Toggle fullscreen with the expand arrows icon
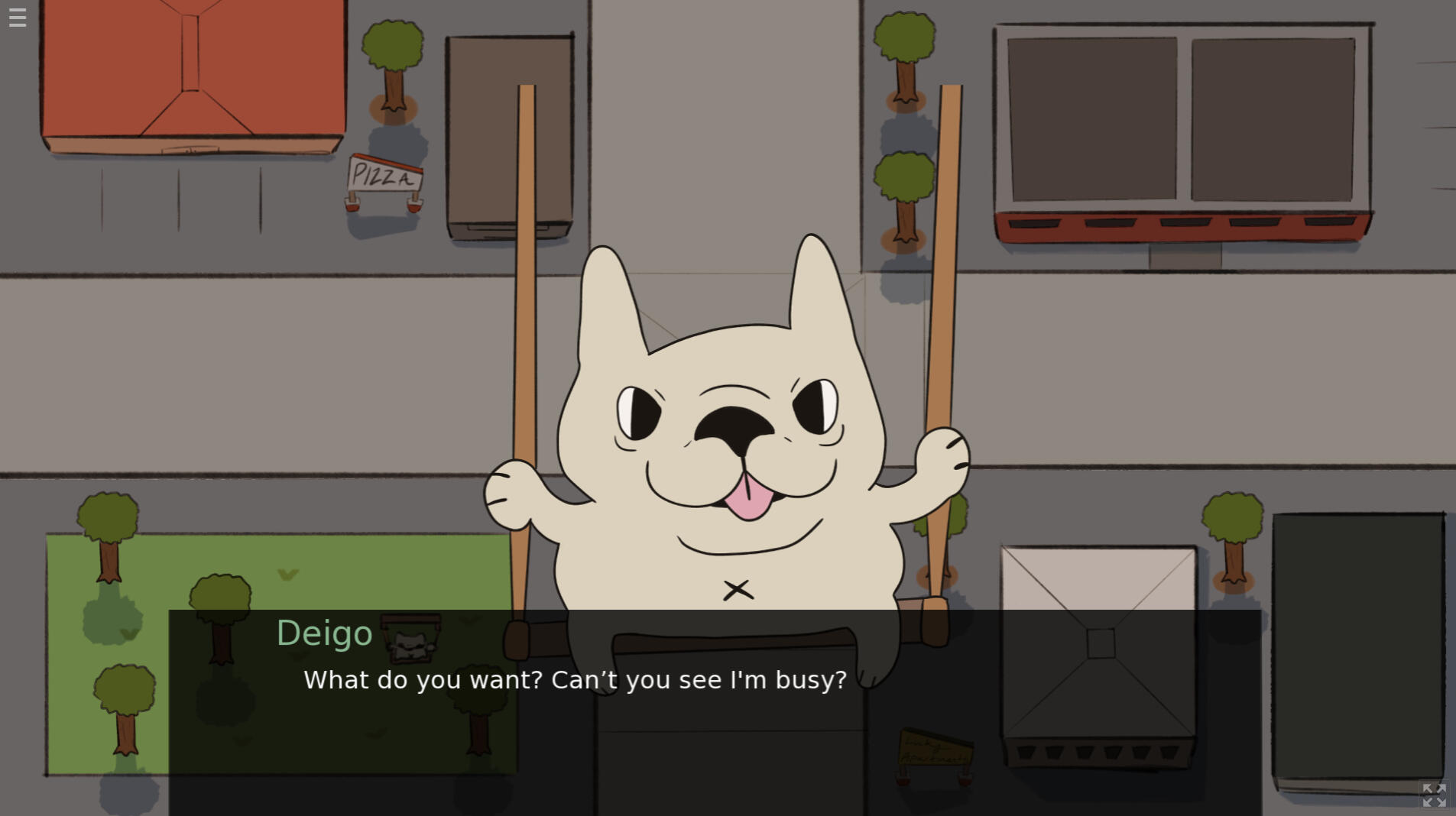Image resolution: width=1456 pixels, height=816 pixels. 1434,795
